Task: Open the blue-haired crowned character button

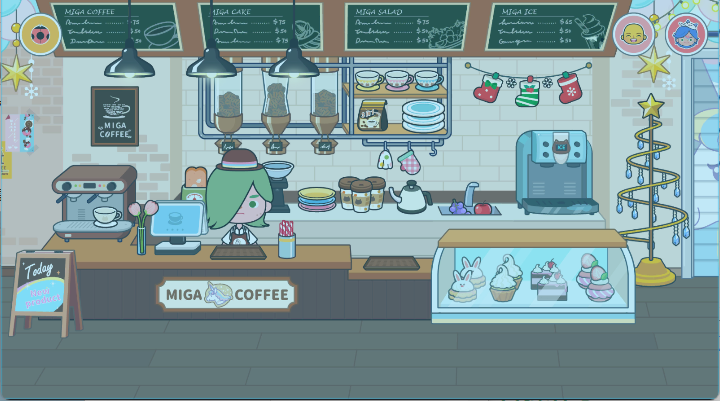Action: point(686,35)
